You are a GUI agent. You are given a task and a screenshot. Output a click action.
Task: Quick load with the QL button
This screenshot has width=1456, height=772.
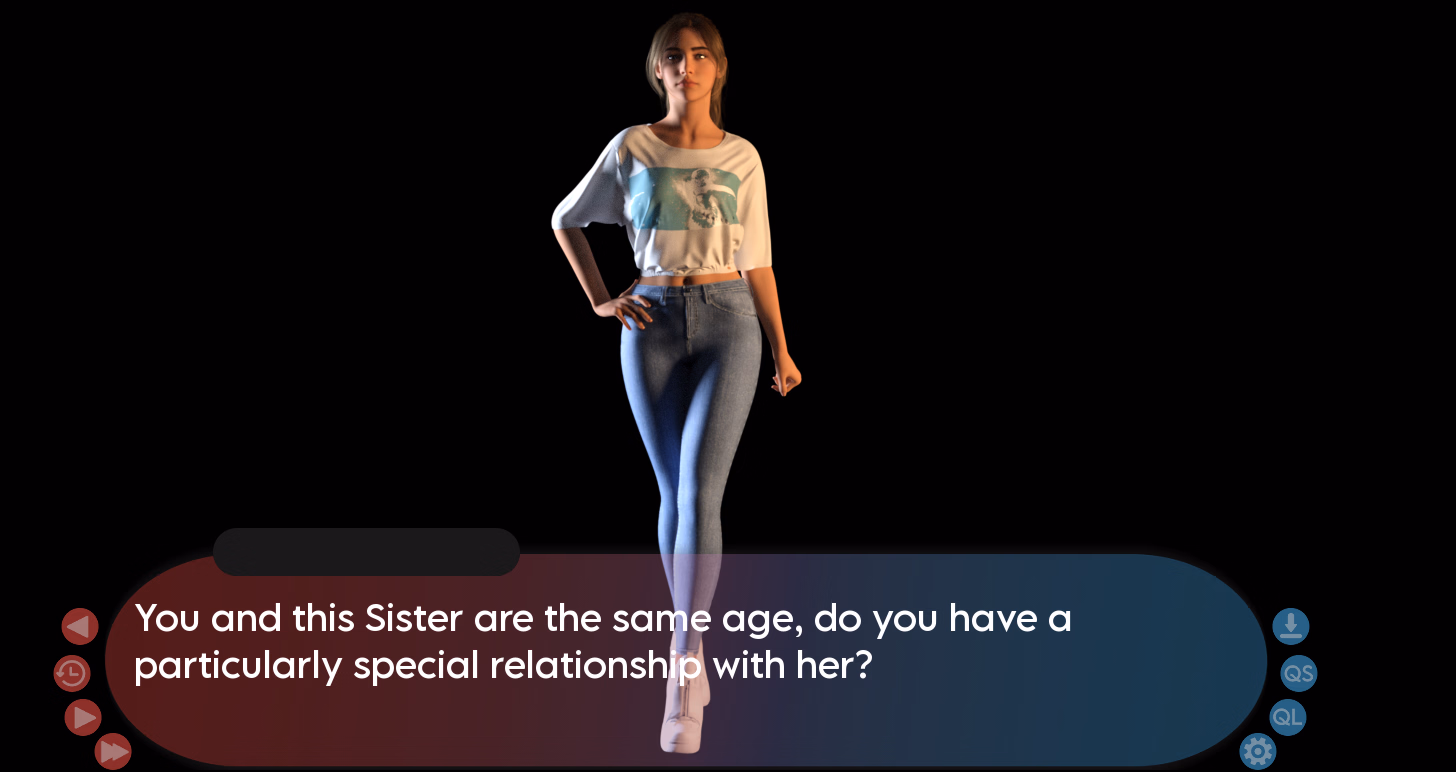coord(1287,717)
